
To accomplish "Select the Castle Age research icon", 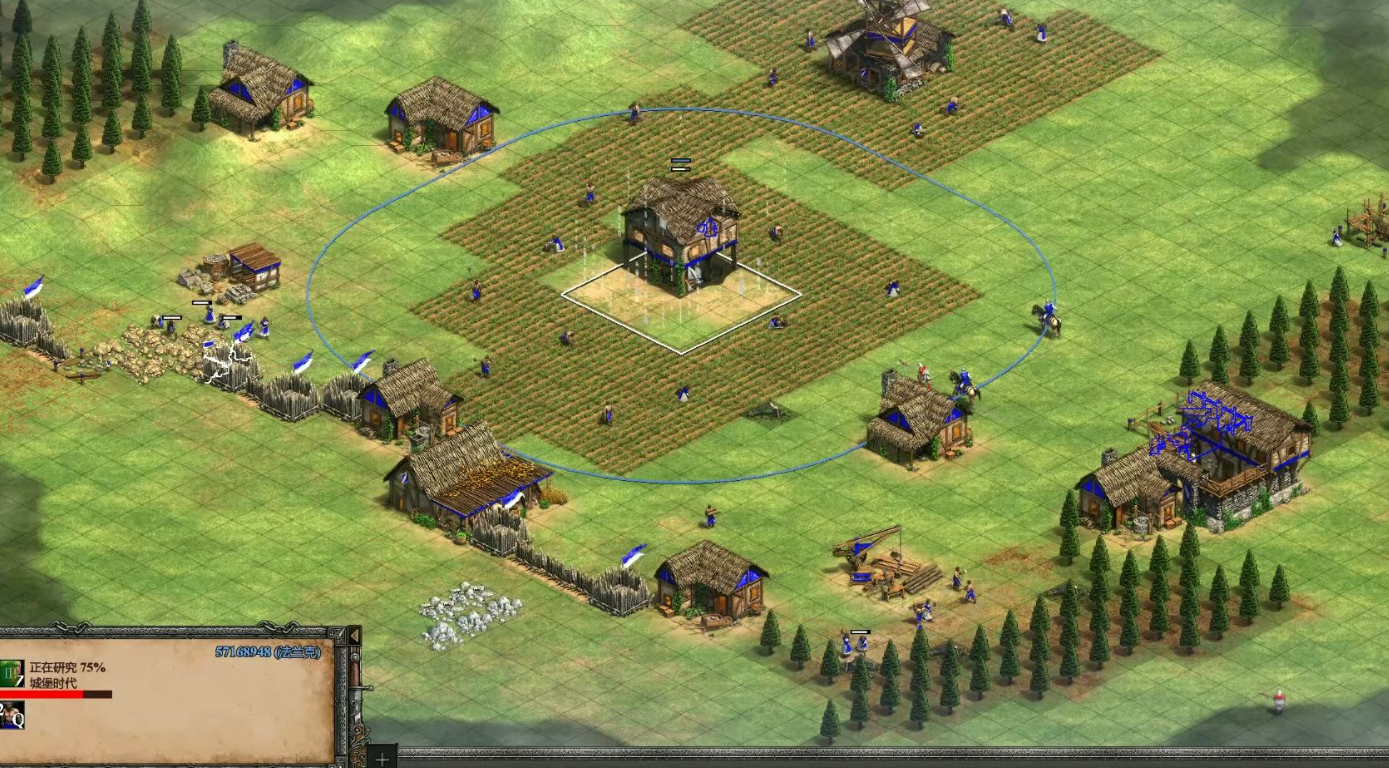I will click(12, 673).
